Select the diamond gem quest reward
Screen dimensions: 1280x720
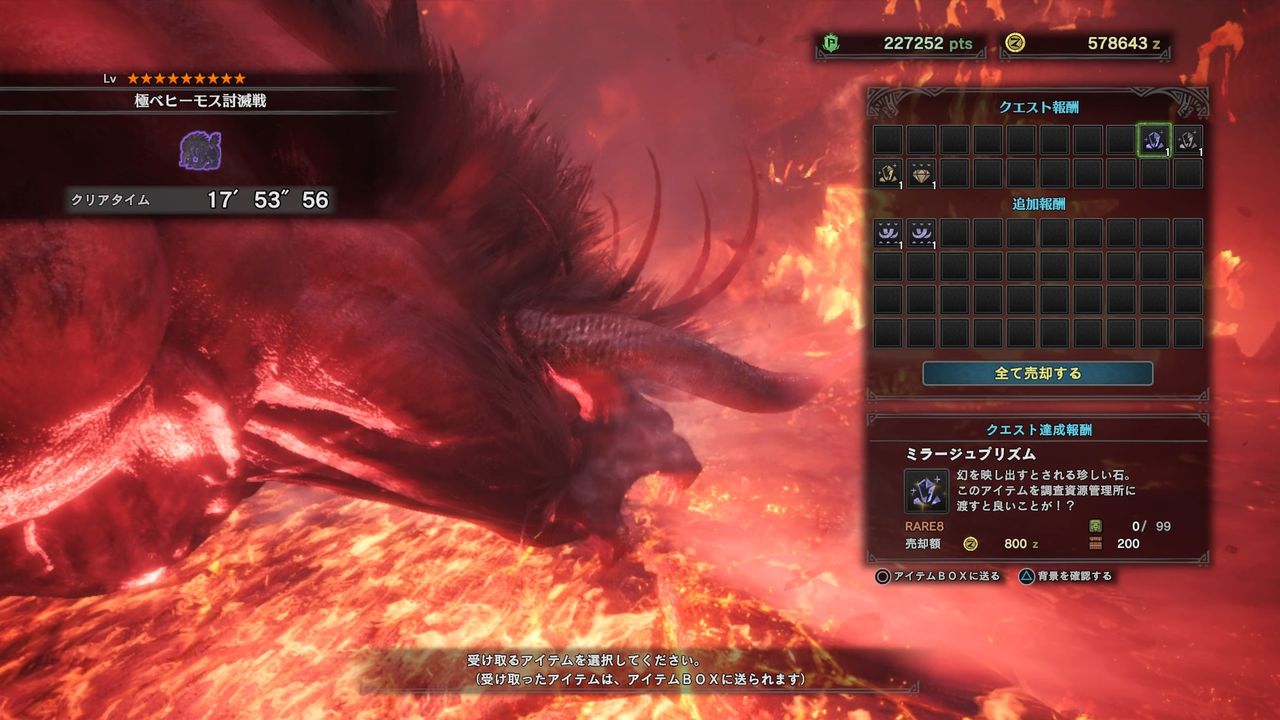pos(923,174)
